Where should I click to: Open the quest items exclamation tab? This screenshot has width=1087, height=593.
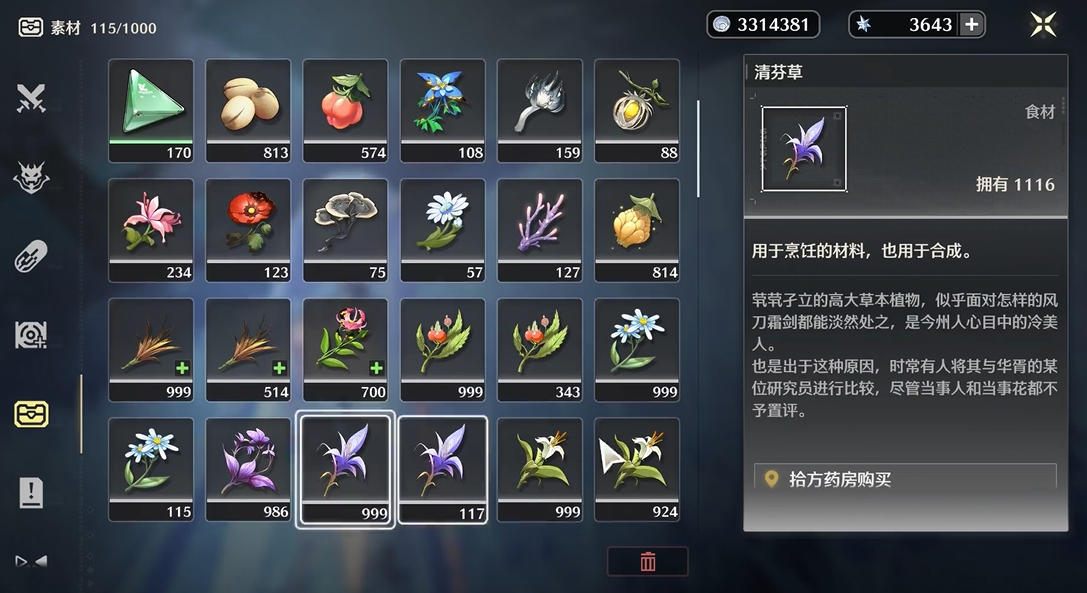pos(32,491)
